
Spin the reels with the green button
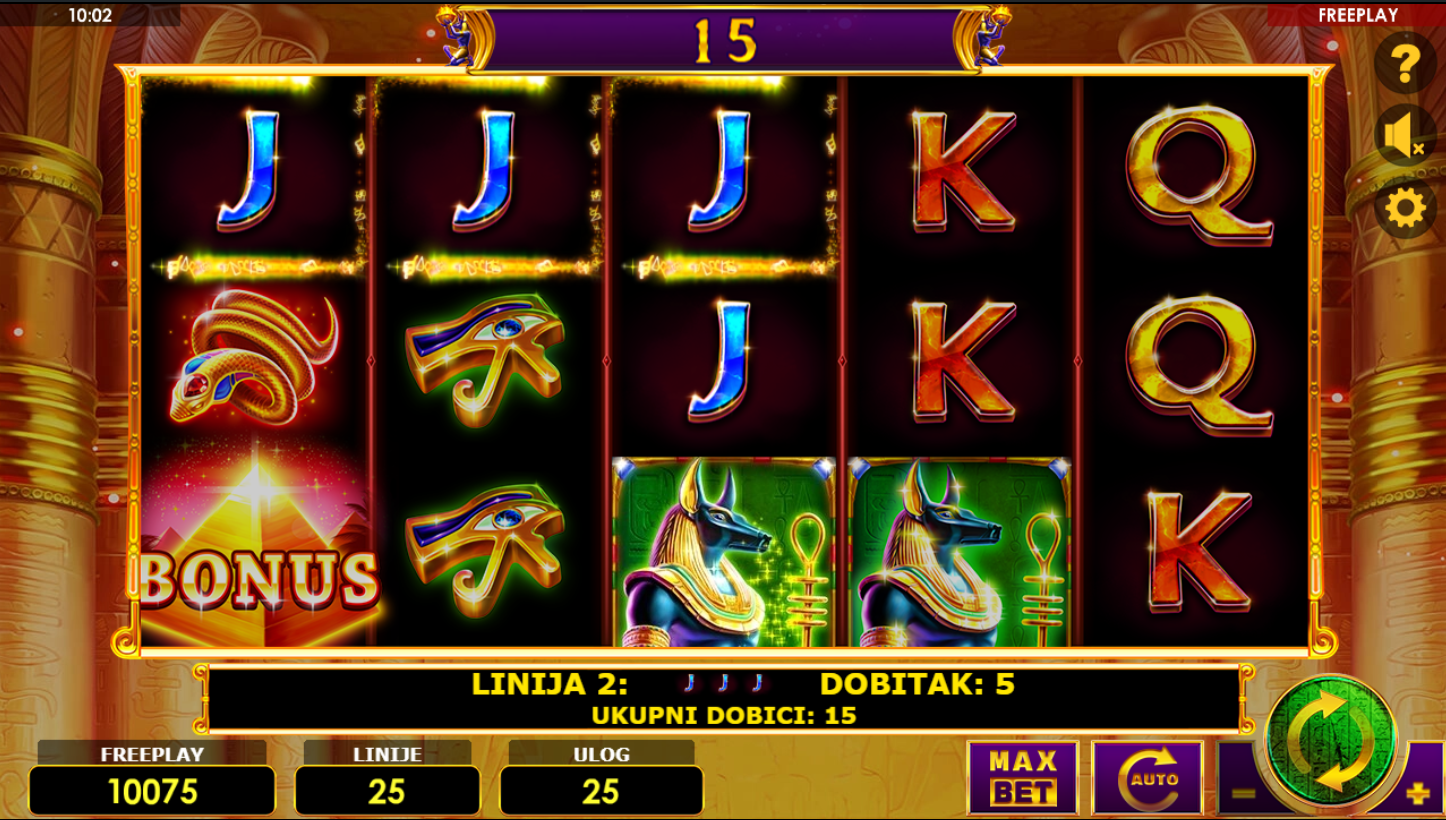tap(1329, 741)
